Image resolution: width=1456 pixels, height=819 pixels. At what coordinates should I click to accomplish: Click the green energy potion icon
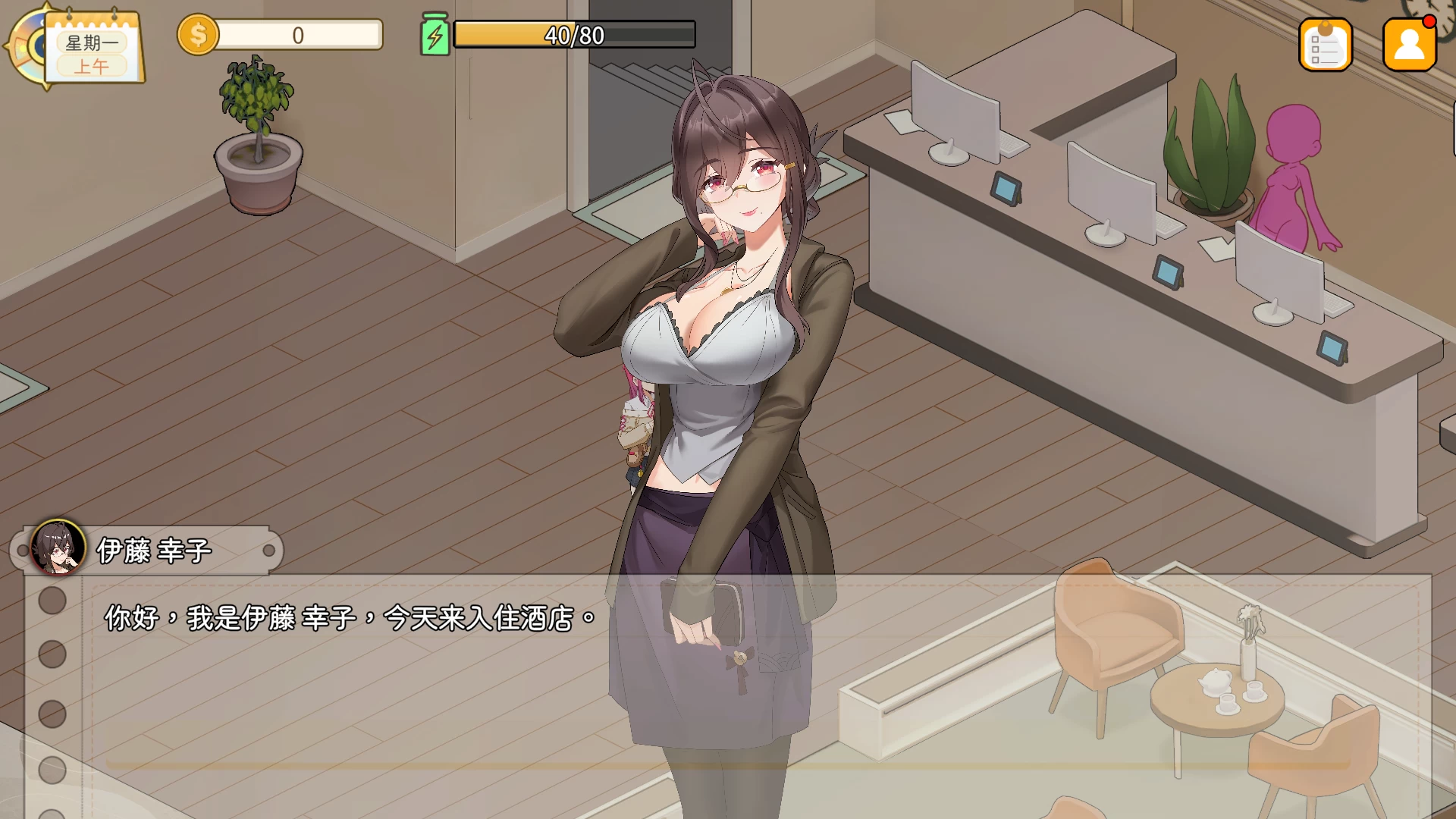(435, 33)
